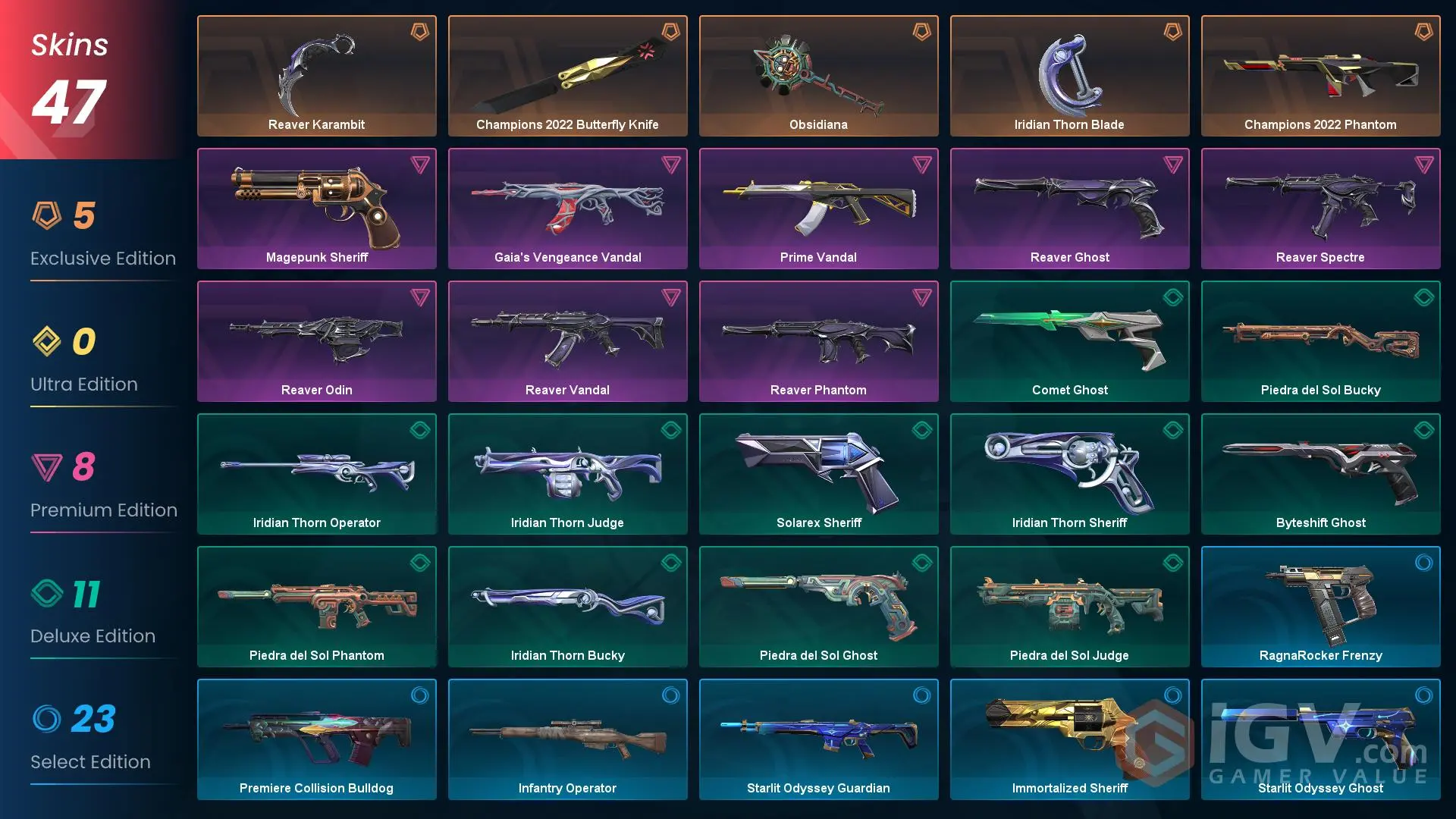Open the Gaia's Vengeance Vandal preview

[567, 208]
